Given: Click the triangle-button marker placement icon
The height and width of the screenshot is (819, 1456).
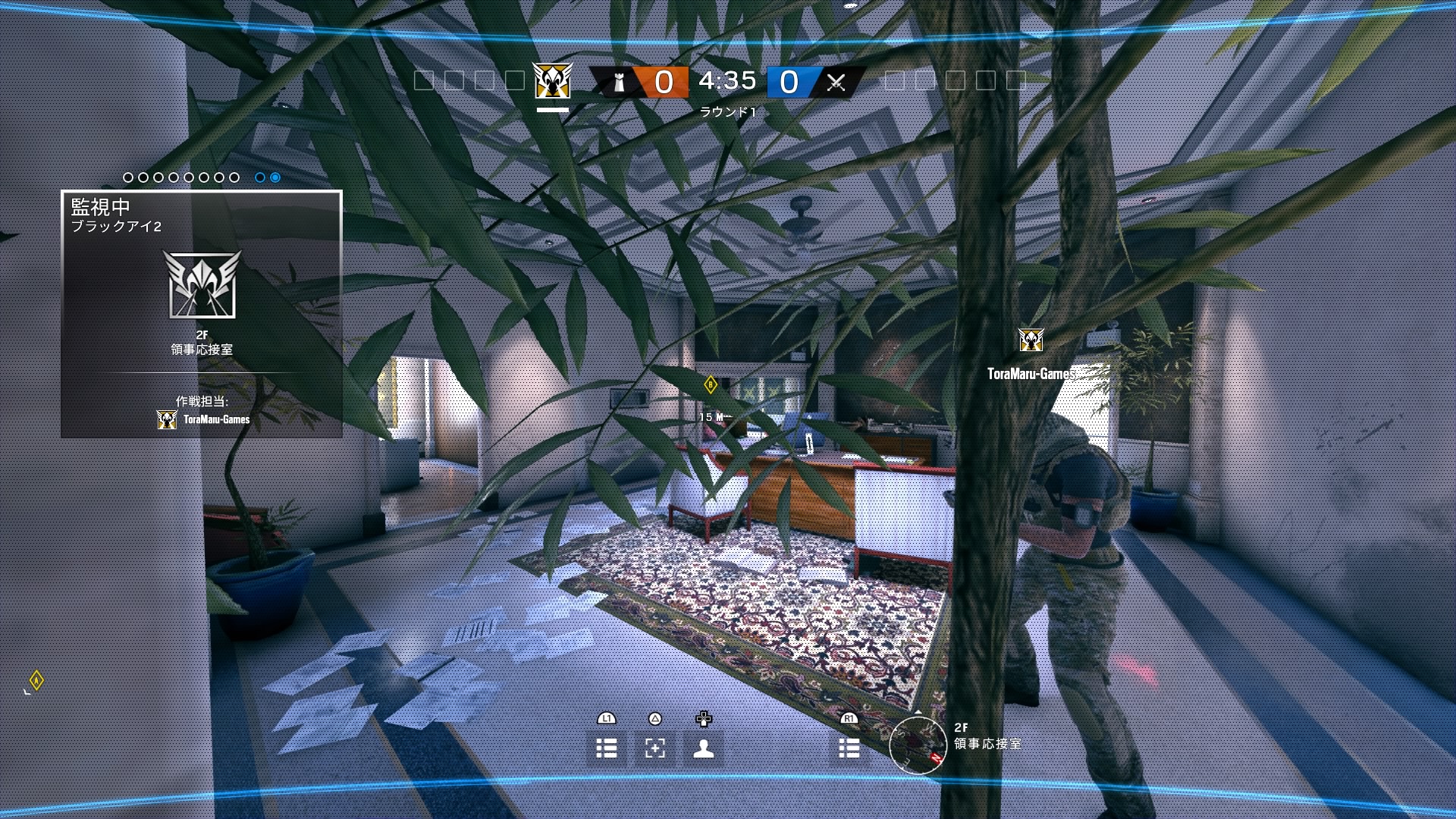Looking at the screenshot, I should pyautogui.click(x=654, y=748).
